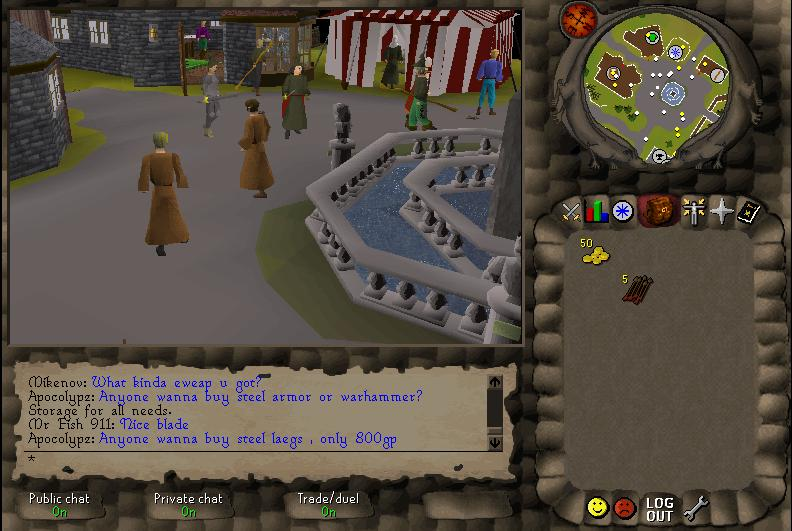Image resolution: width=792 pixels, height=531 pixels.
Task: Toggle the Public chat setting
Action: point(59,505)
